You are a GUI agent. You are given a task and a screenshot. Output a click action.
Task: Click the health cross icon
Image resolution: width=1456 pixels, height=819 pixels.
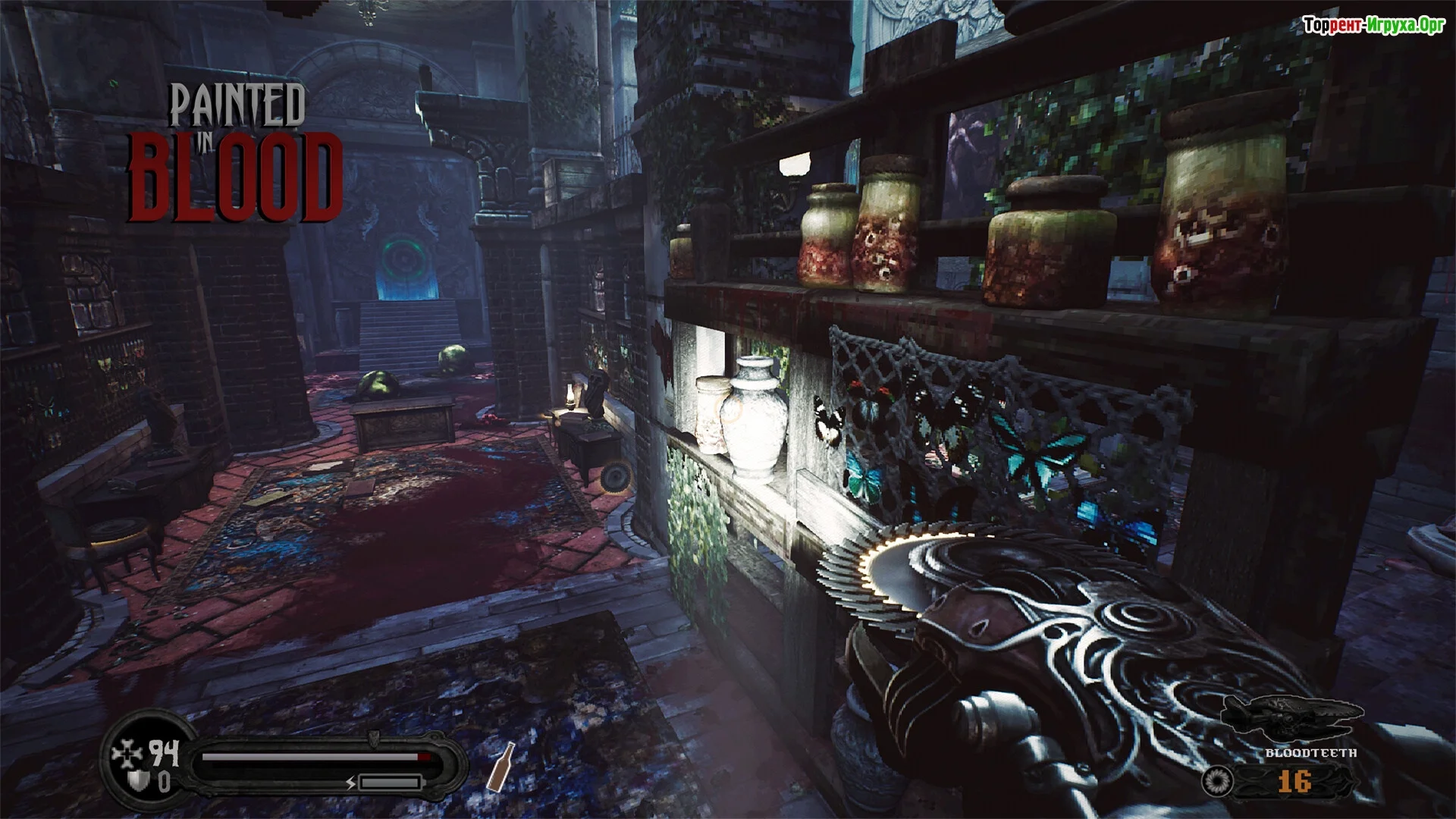[x=125, y=755]
